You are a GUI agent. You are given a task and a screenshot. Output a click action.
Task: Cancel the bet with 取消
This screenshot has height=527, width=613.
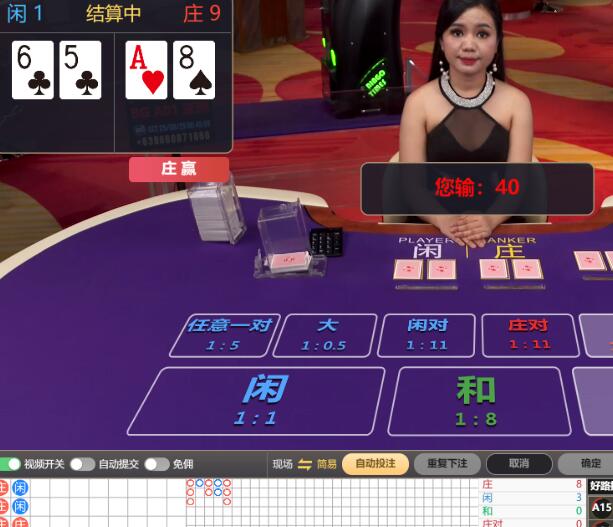518,464
